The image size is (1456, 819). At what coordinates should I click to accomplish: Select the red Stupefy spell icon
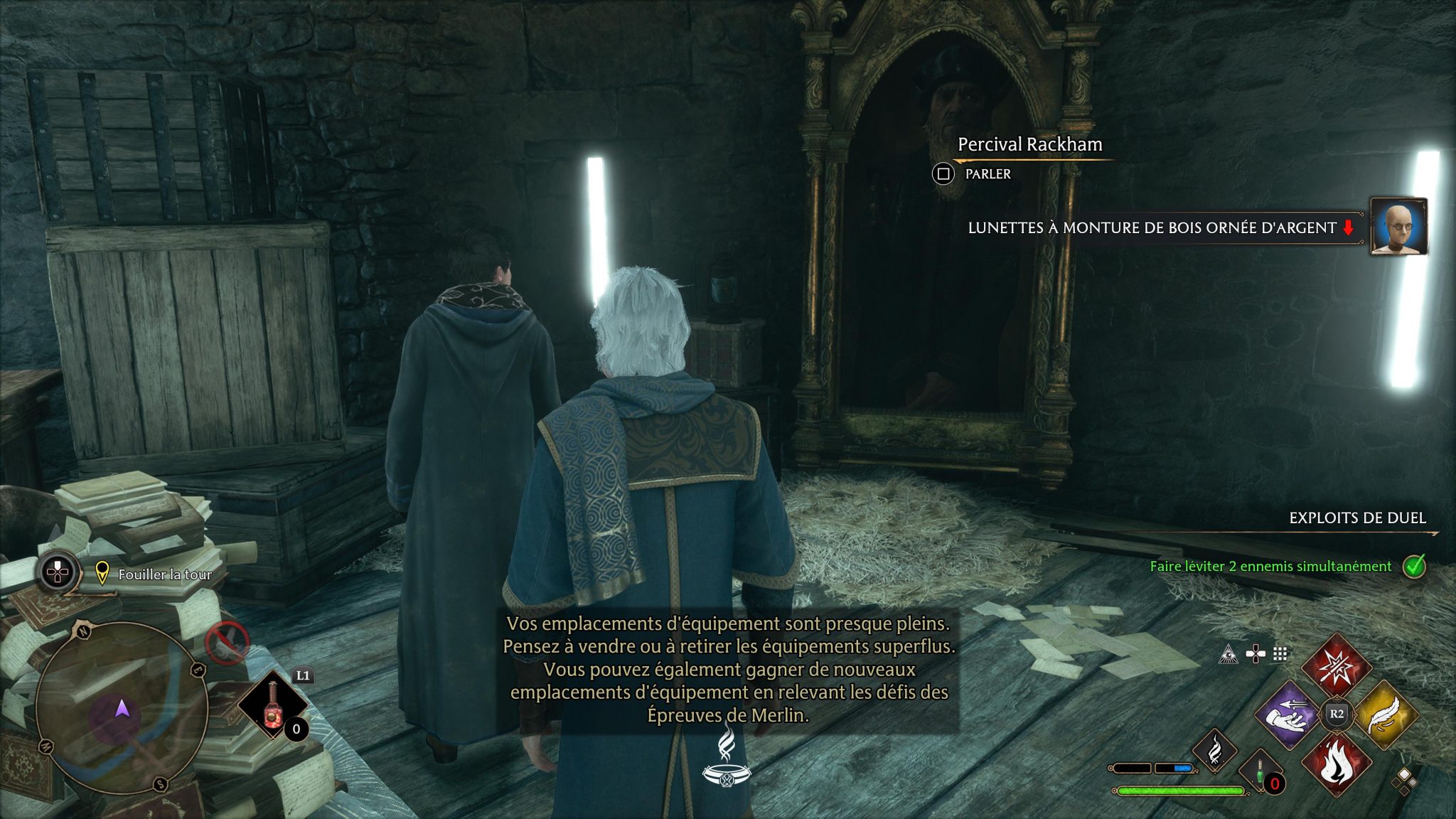point(1338,665)
